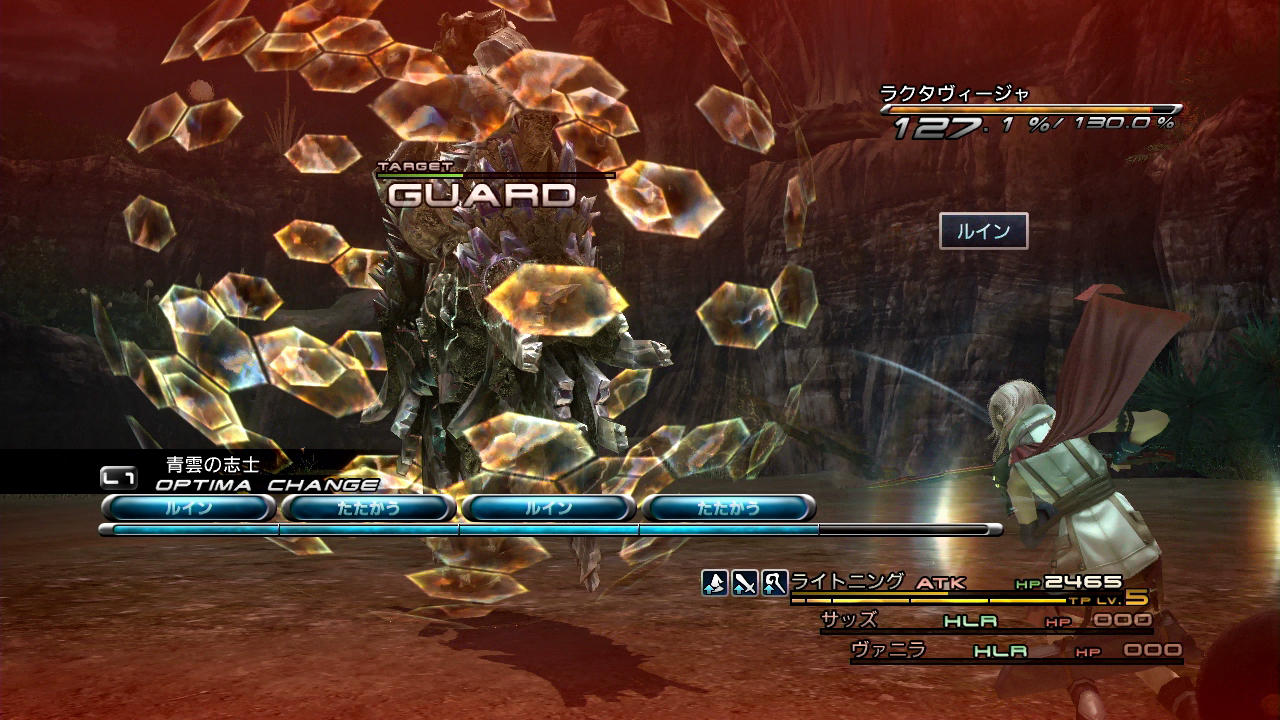Screen dimensions: 1280x720
Task: Click the sword buff status icon
Action: point(744,583)
